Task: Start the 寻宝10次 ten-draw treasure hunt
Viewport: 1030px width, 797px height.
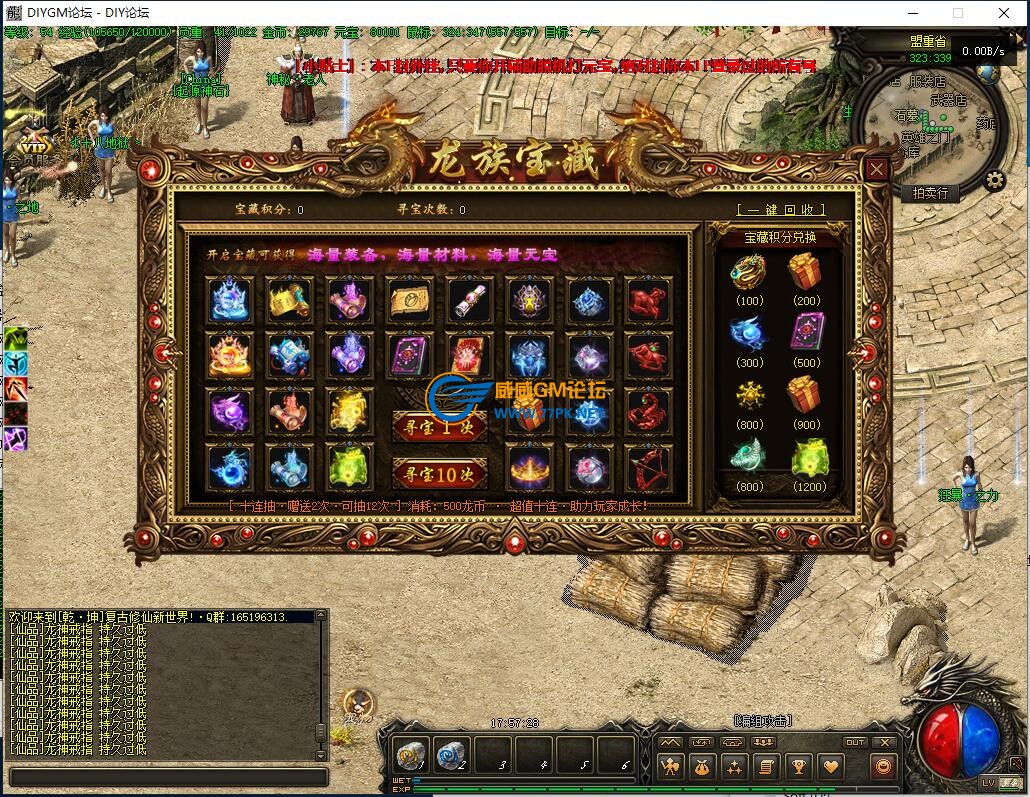Action: click(x=439, y=473)
